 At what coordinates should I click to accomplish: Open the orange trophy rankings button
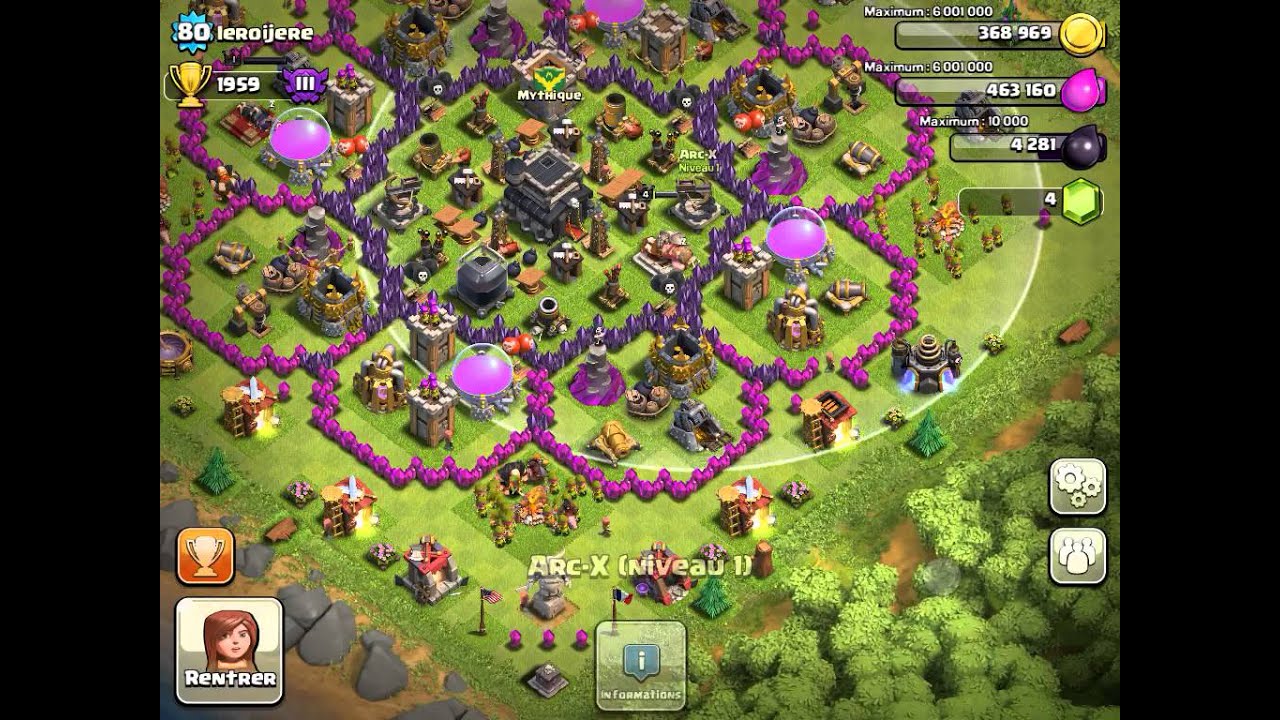(205, 556)
